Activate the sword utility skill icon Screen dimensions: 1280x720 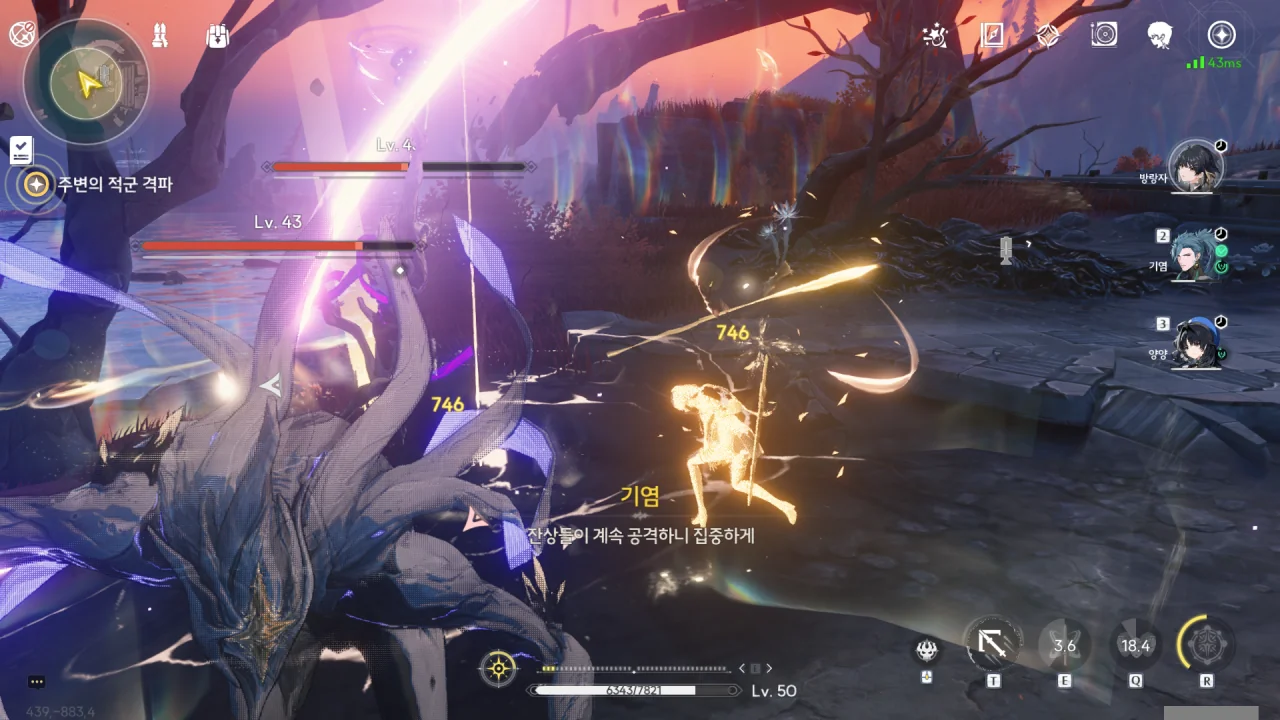994,646
